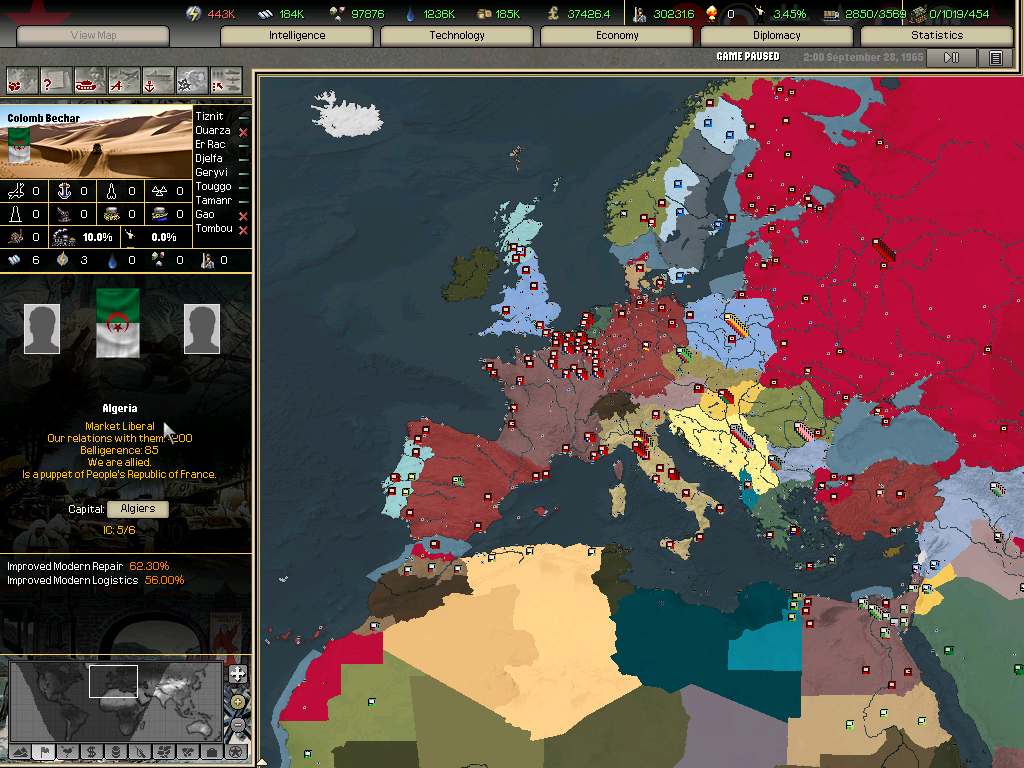Image resolution: width=1024 pixels, height=768 pixels.
Task: Zoom out with the minimap minus button
Action: click(x=237, y=725)
